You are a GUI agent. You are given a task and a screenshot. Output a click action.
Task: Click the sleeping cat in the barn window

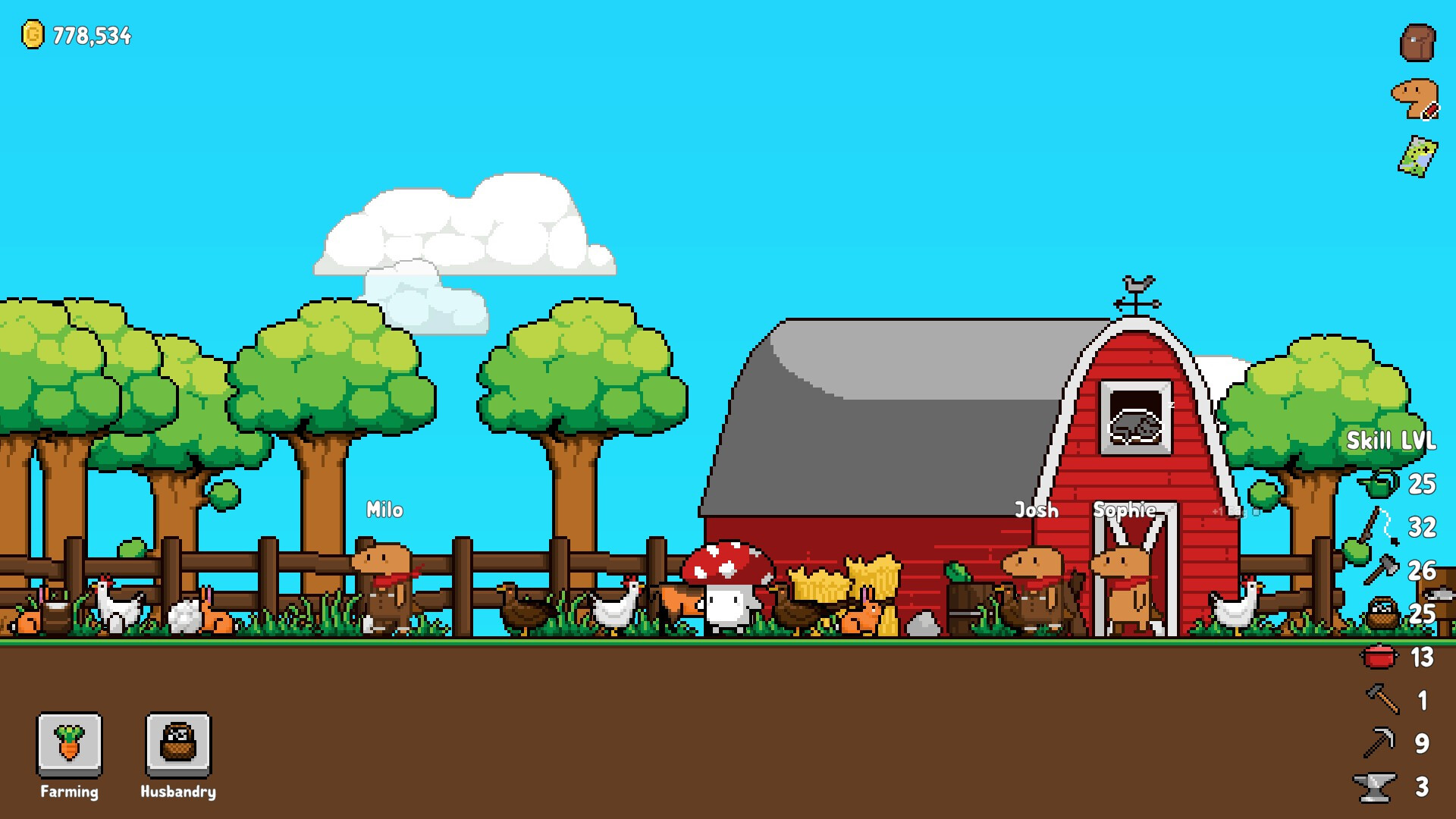pos(1137,425)
